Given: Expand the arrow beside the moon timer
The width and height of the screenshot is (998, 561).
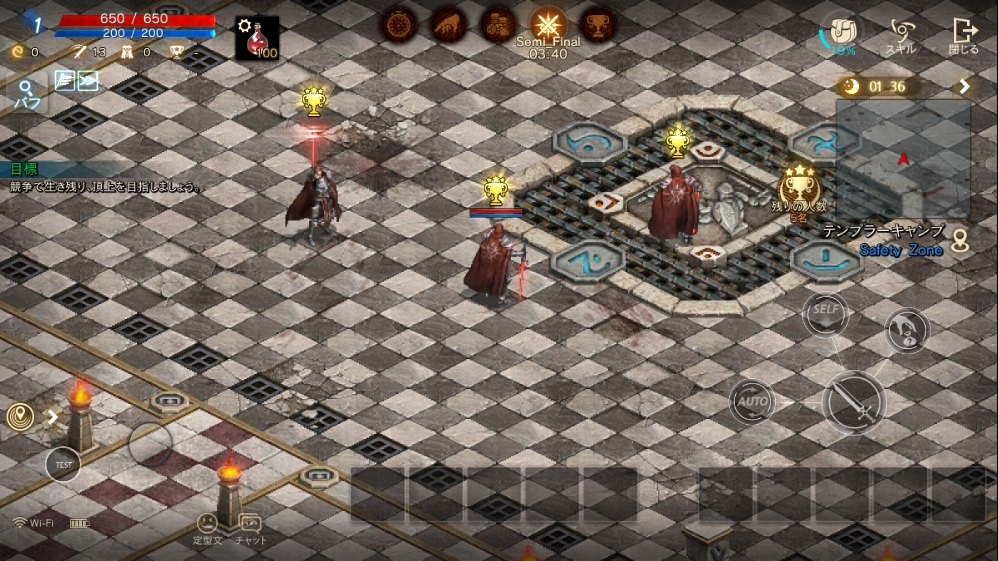Looking at the screenshot, I should pos(965,86).
